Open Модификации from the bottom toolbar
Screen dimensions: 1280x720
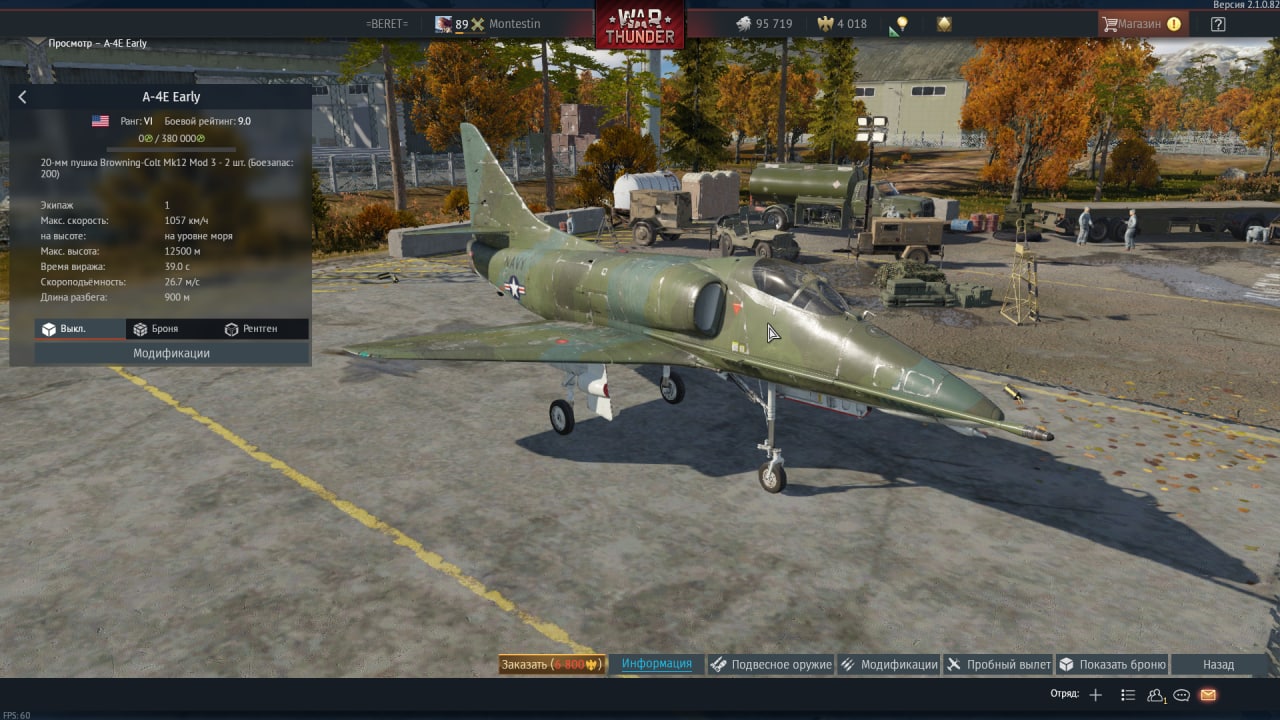(889, 664)
